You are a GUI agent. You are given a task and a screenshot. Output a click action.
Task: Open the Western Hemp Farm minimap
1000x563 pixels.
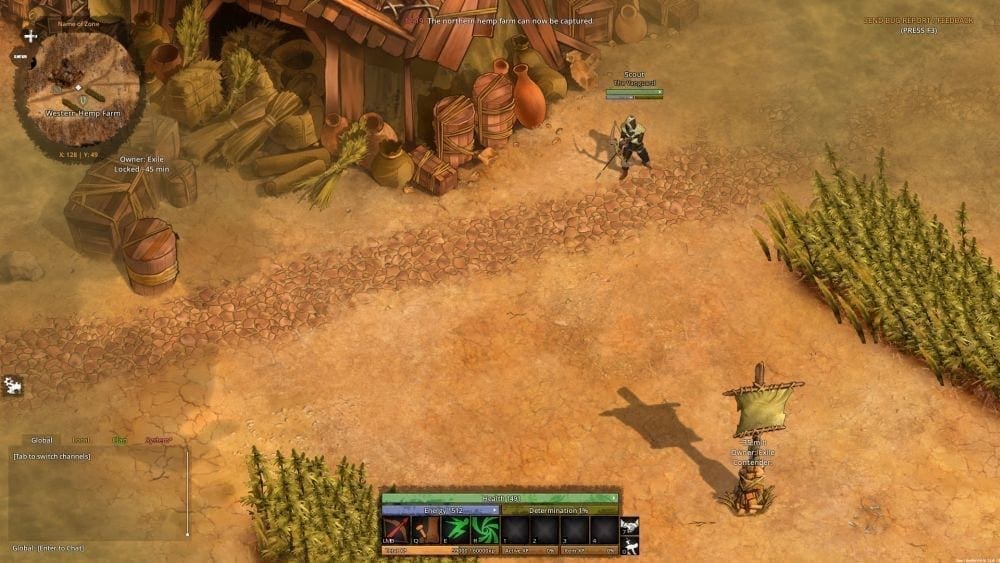click(x=77, y=88)
